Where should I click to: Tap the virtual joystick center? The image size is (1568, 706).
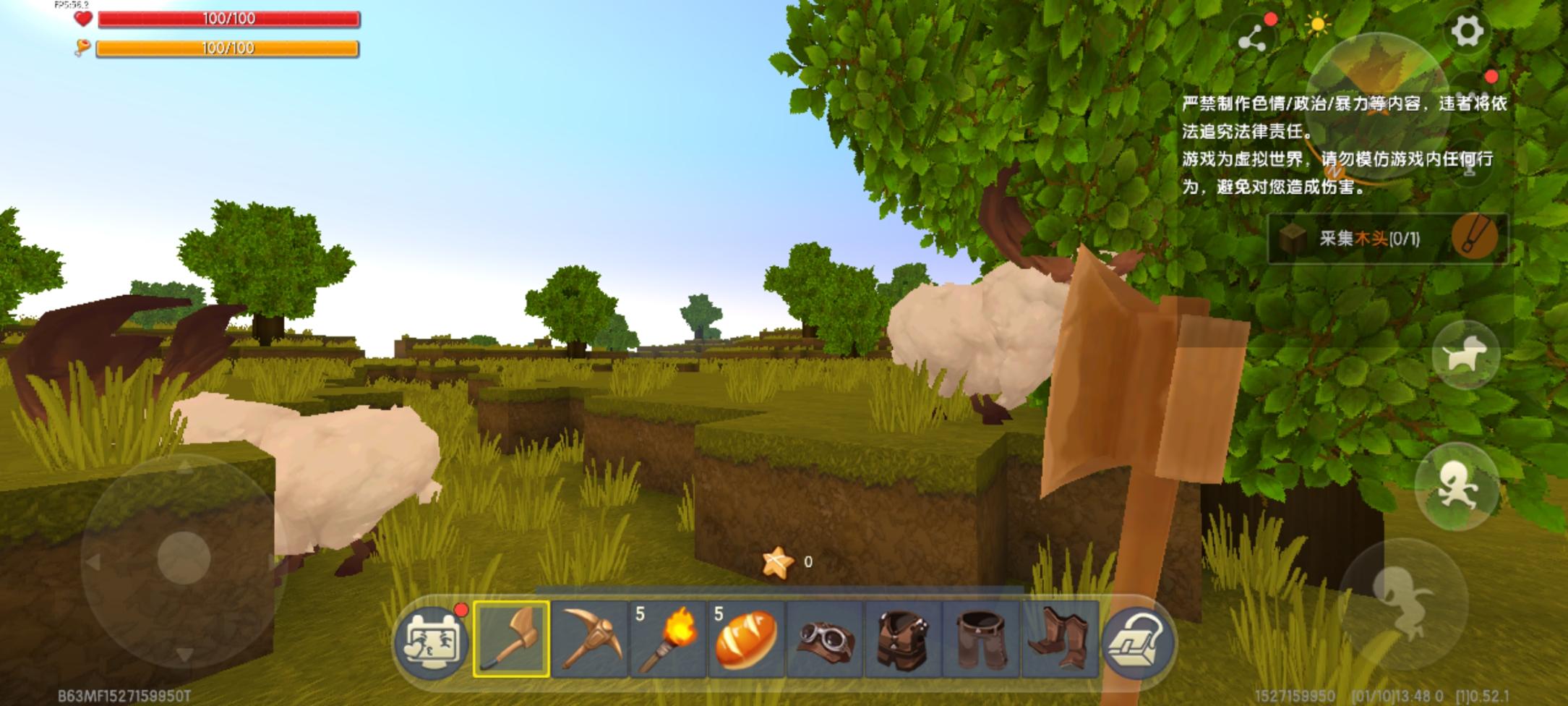click(184, 558)
